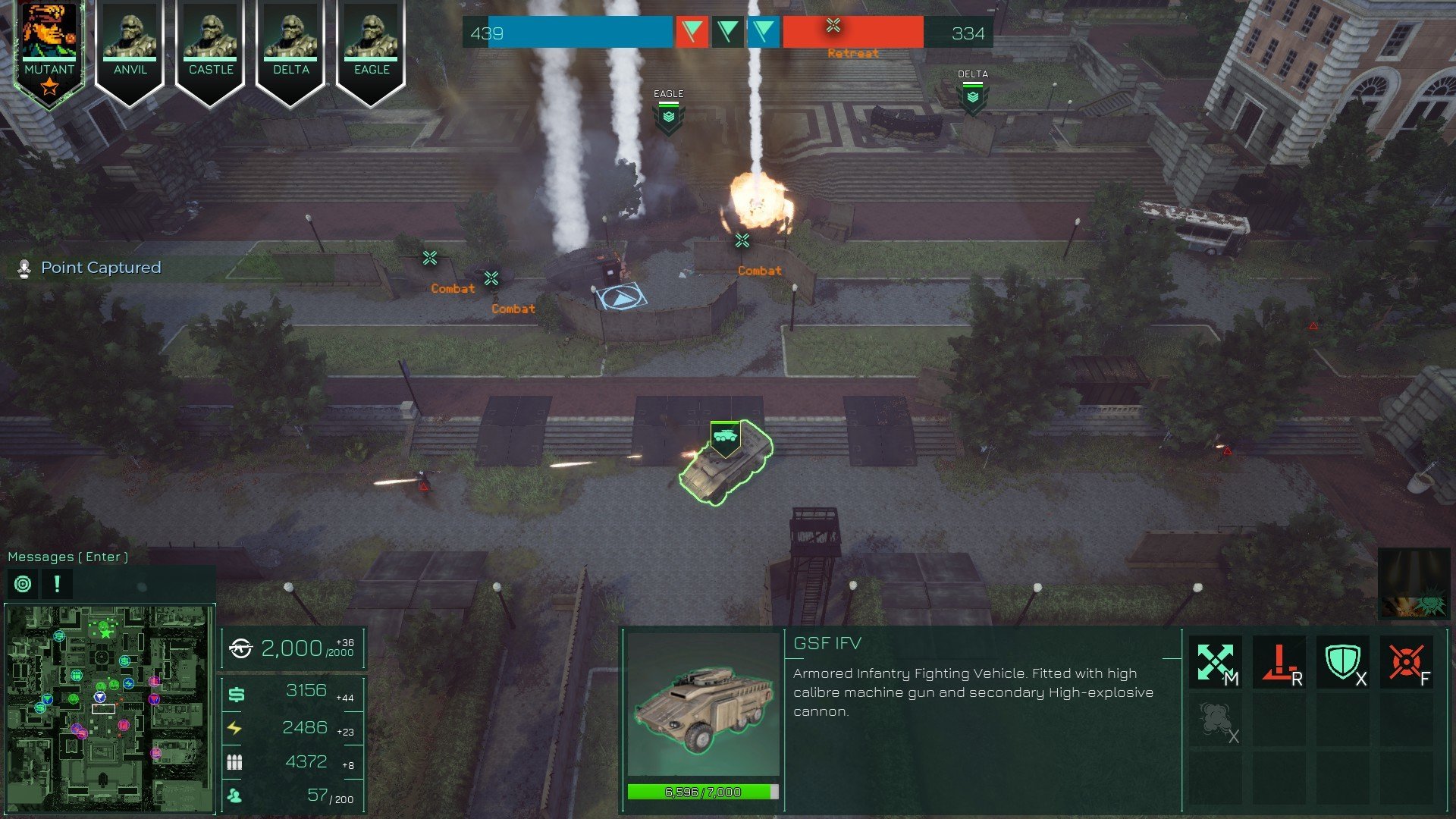Click the GSF IFV unit portrait
This screenshot has height=819, width=1456.
coord(703,704)
